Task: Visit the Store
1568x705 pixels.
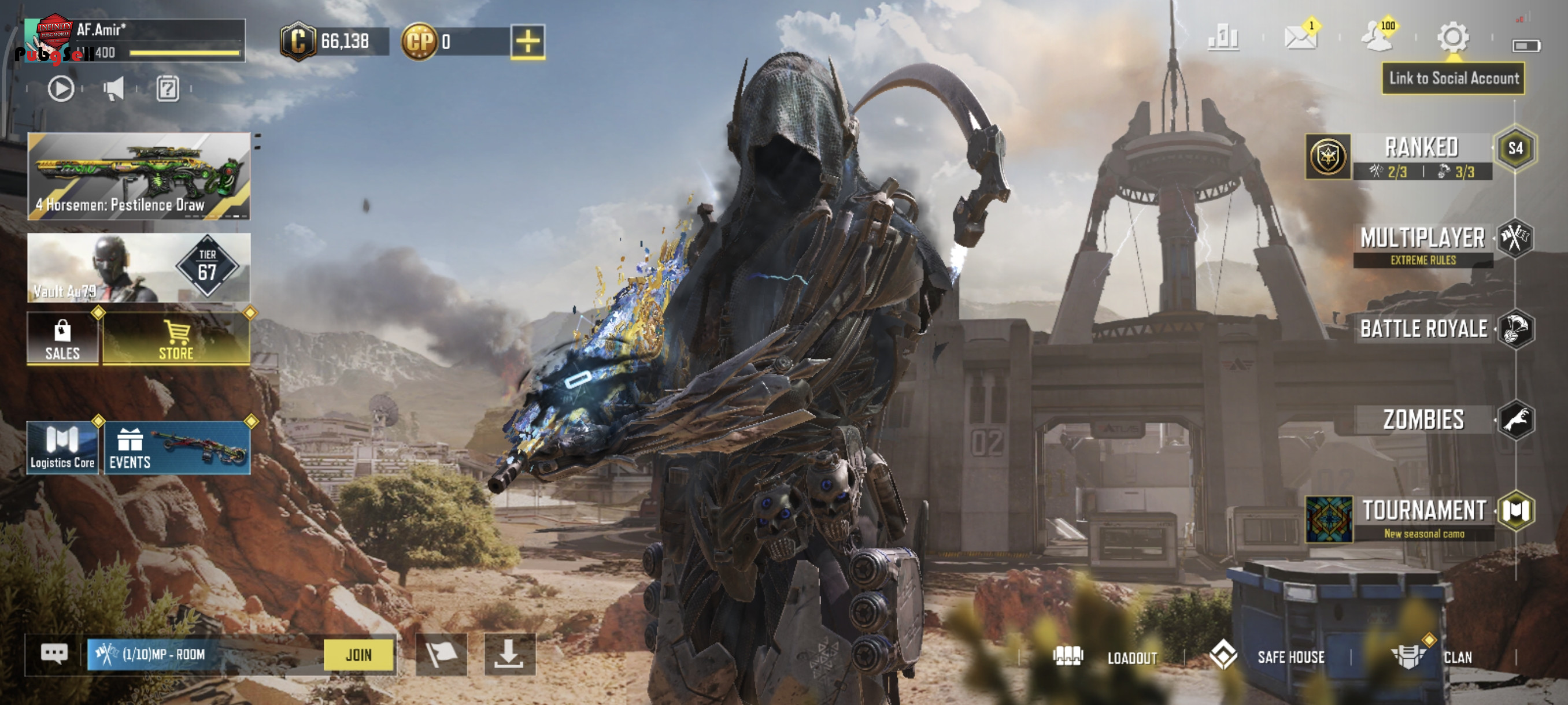Action: pos(176,339)
